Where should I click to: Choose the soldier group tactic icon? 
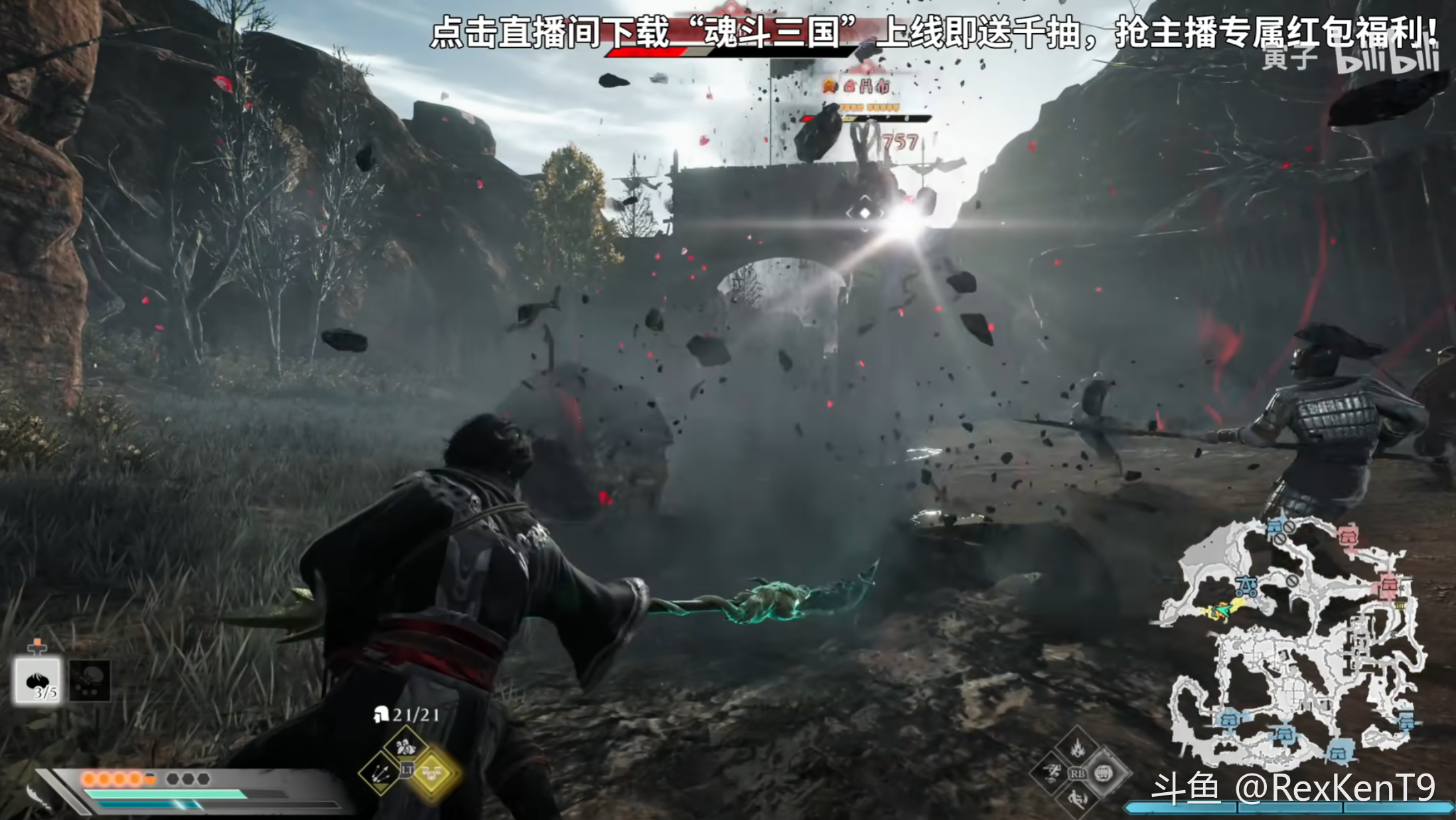tap(405, 746)
